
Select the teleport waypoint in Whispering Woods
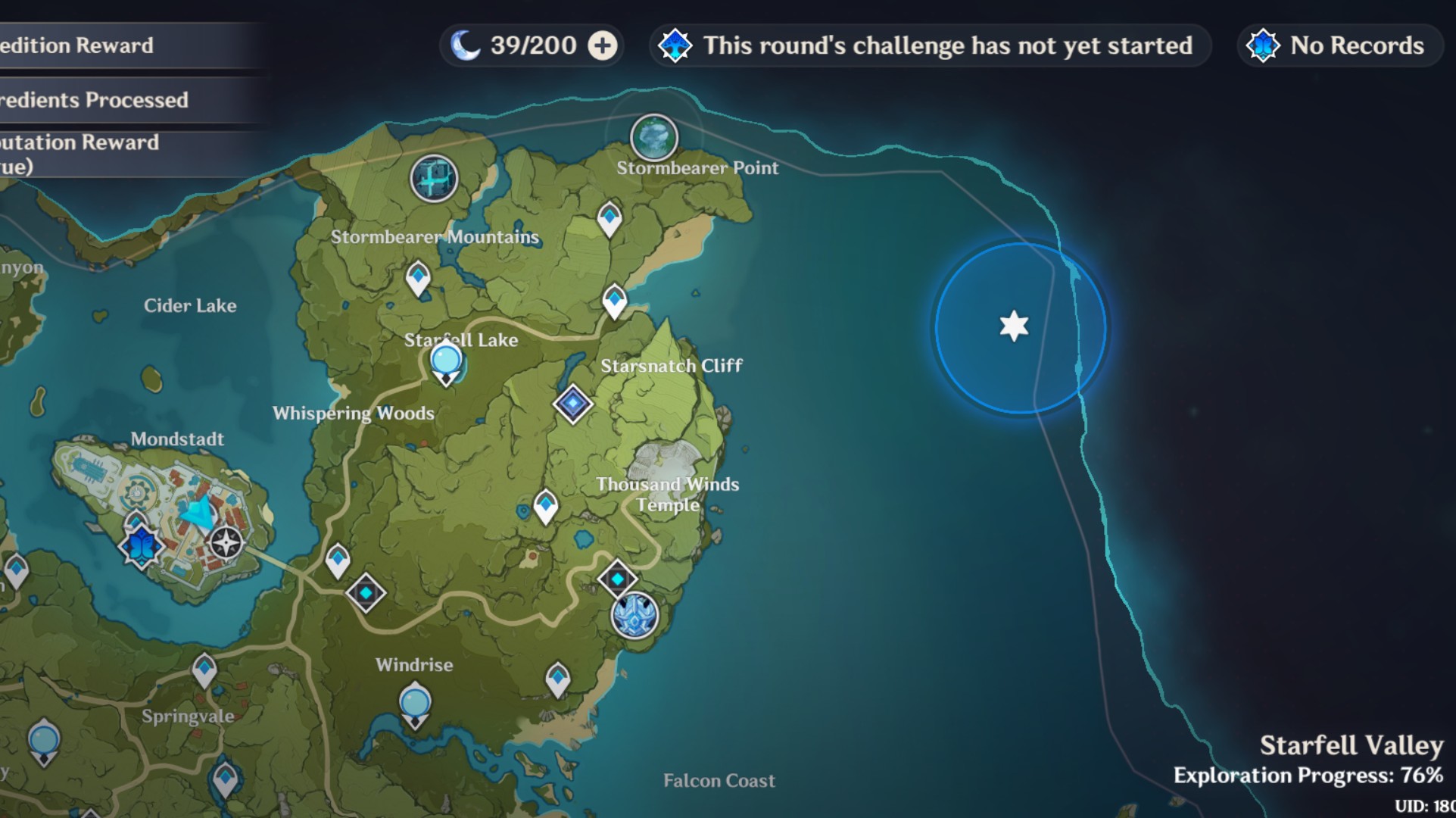(337, 558)
